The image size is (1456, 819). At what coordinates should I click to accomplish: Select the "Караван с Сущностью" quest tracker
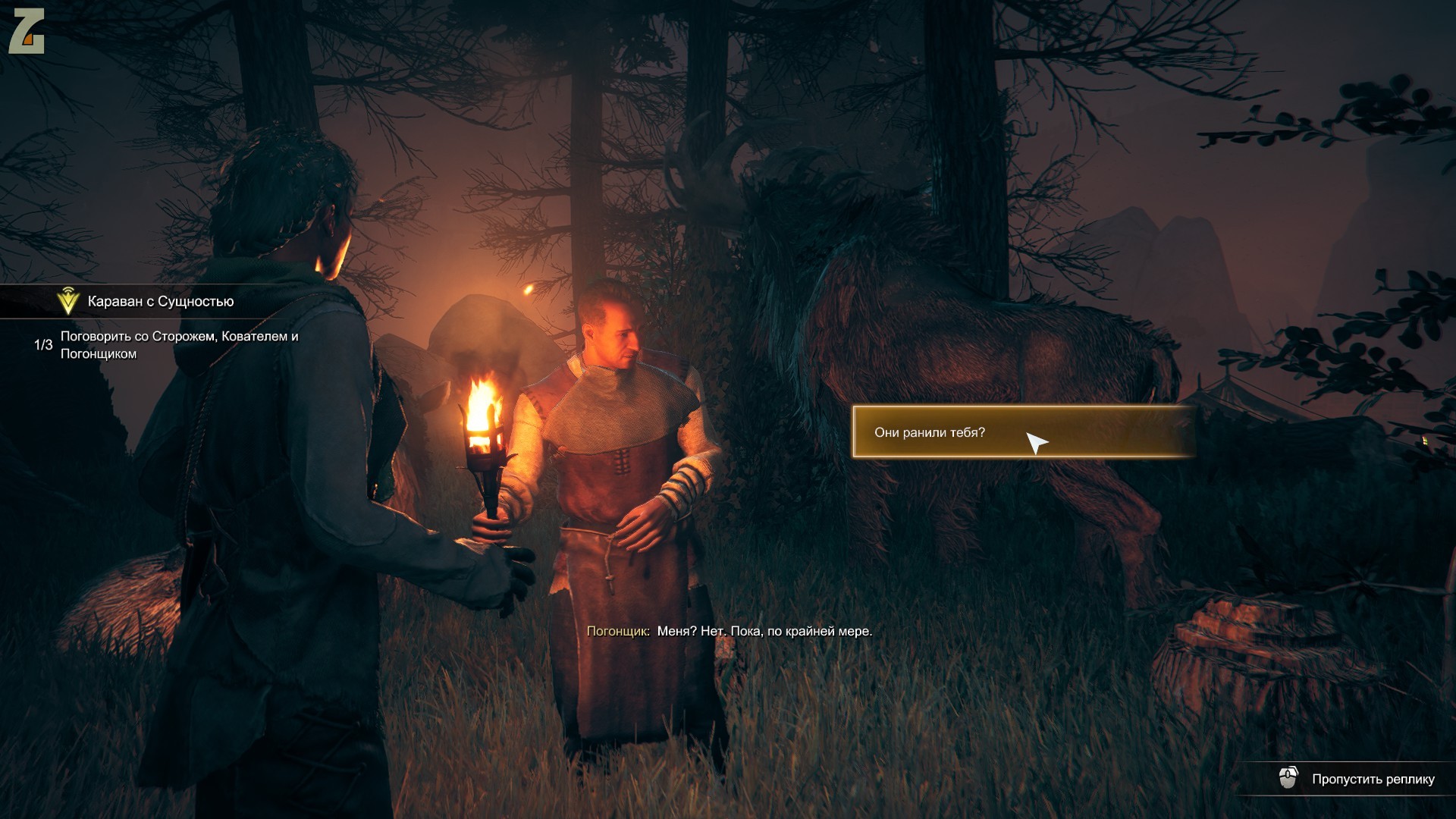point(160,302)
